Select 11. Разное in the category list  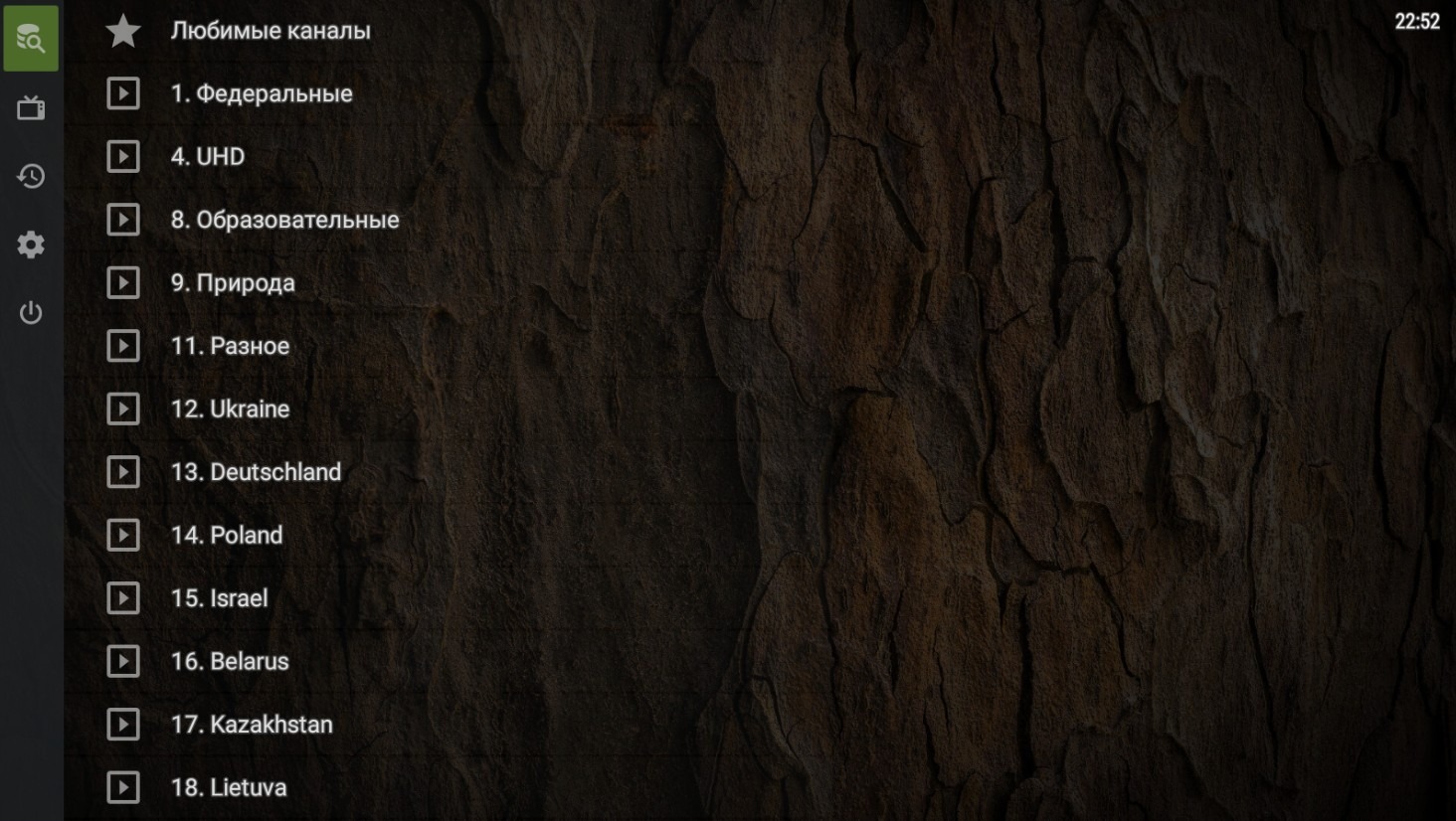(x=230, y=346)
